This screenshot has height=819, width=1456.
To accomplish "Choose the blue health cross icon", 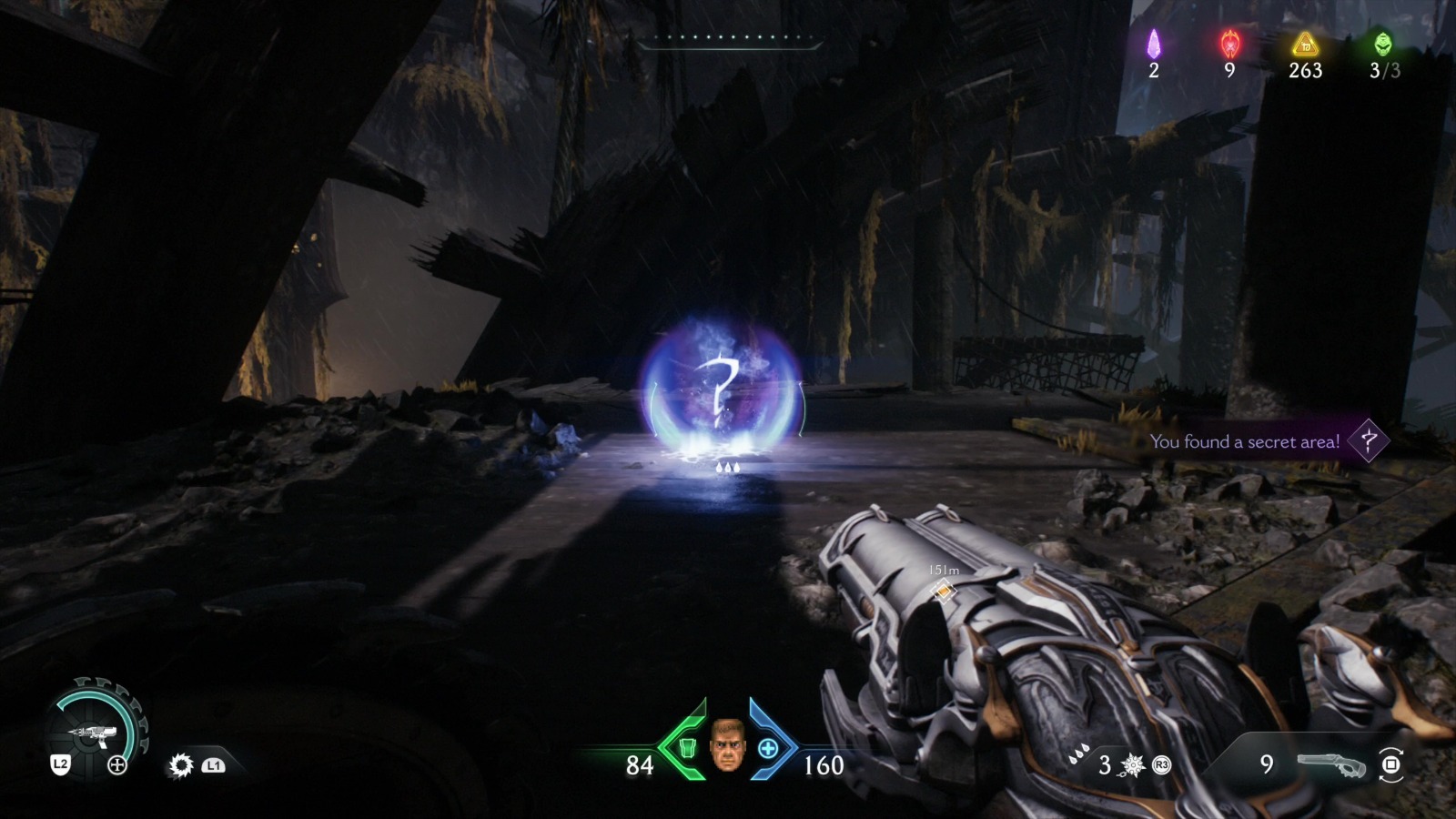I will (x=768, y=749).
